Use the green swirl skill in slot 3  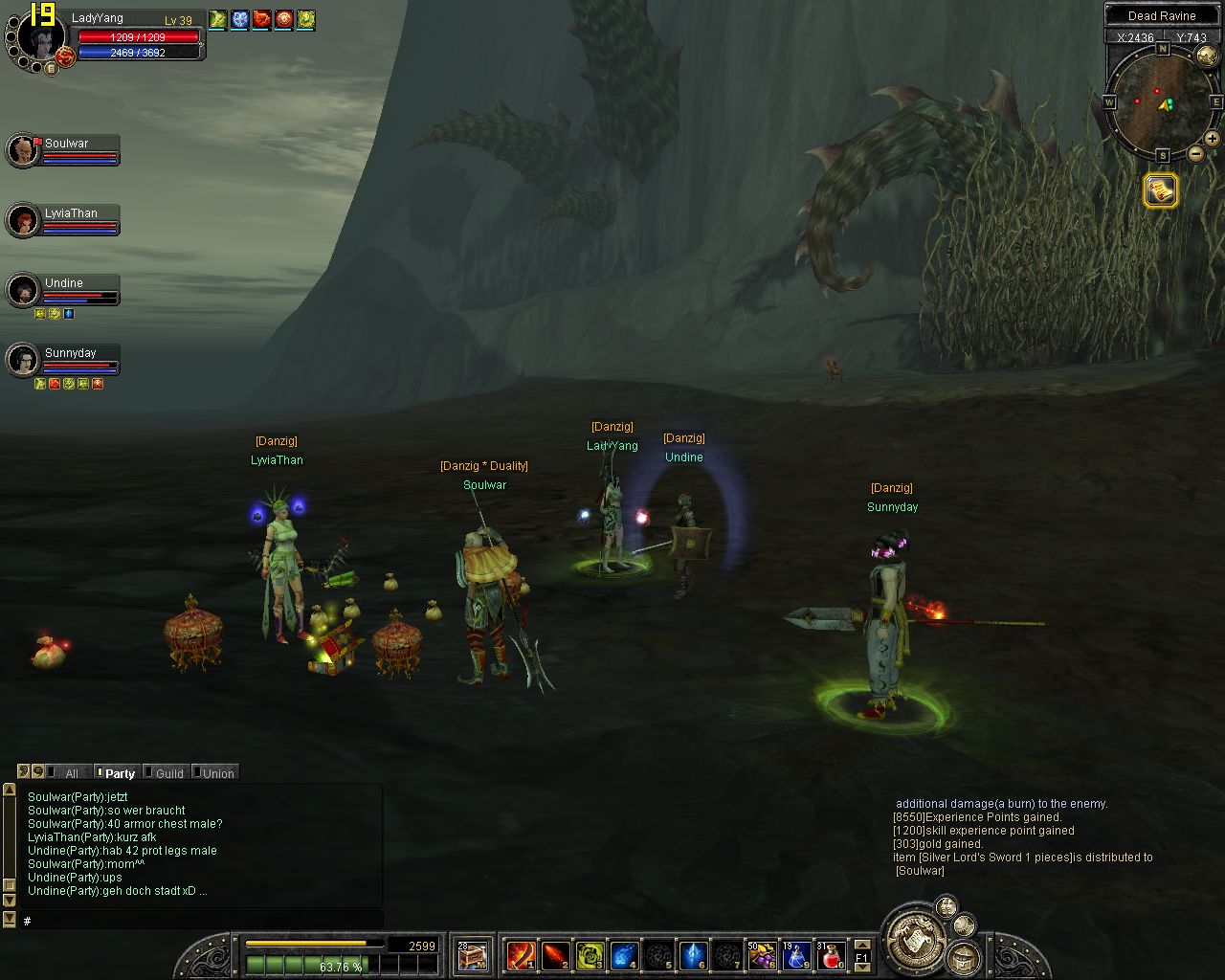(590, 955)
